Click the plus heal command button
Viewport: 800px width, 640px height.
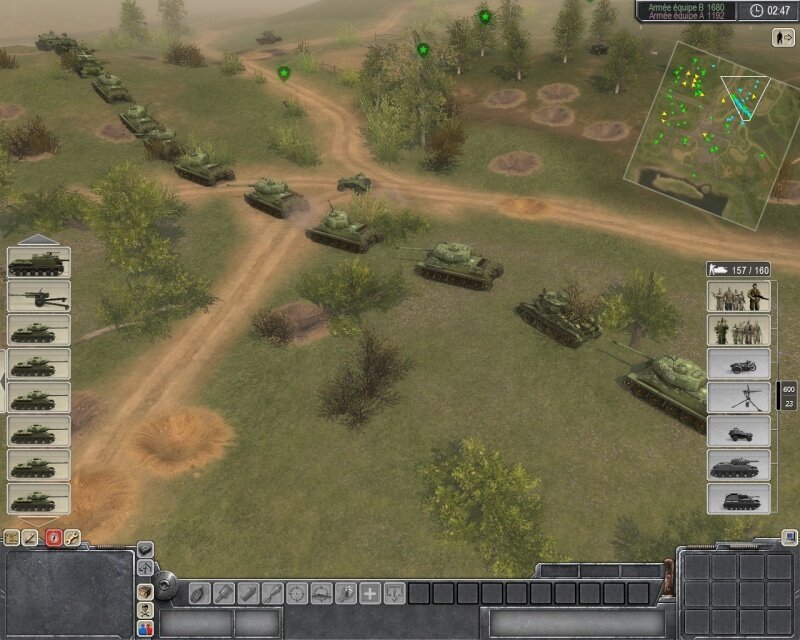[x=370, y=592]
